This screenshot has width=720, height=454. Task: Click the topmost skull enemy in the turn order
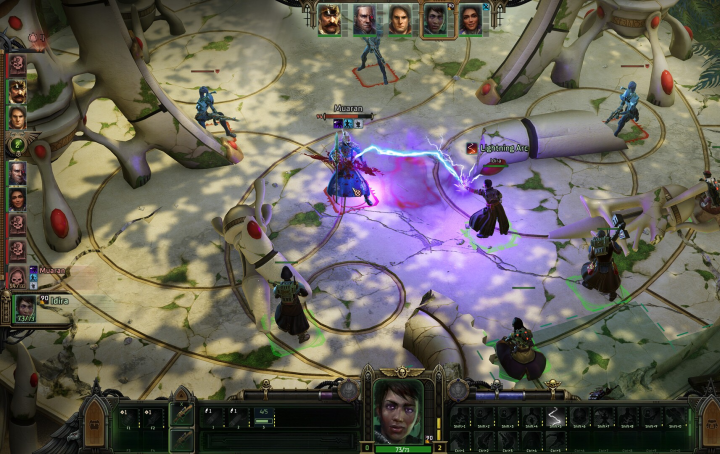tap(17, 66)
